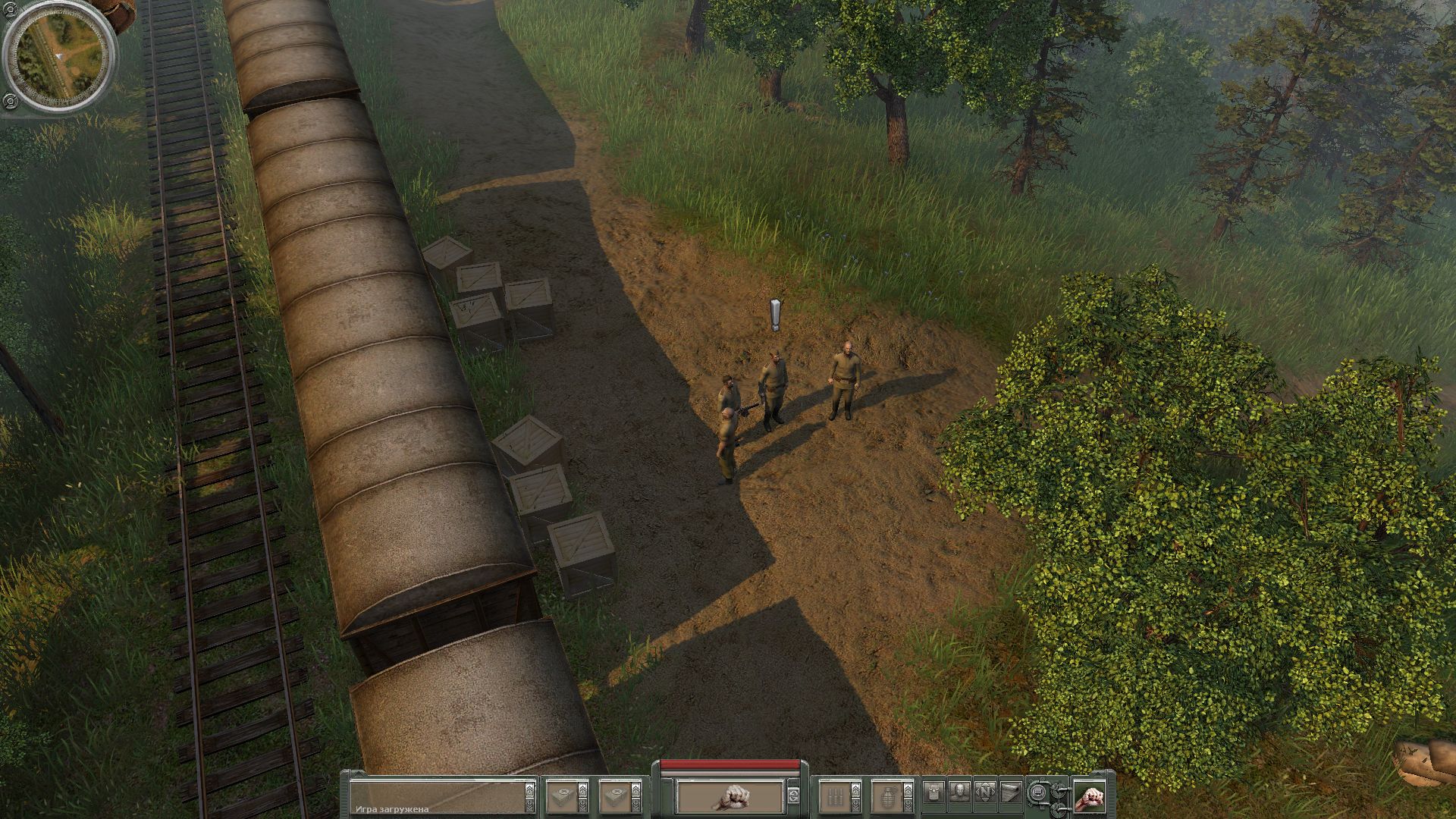Swap the center weapon with cycle arrows
This screenshot has width=1456, height=819.
click(793, 796)
